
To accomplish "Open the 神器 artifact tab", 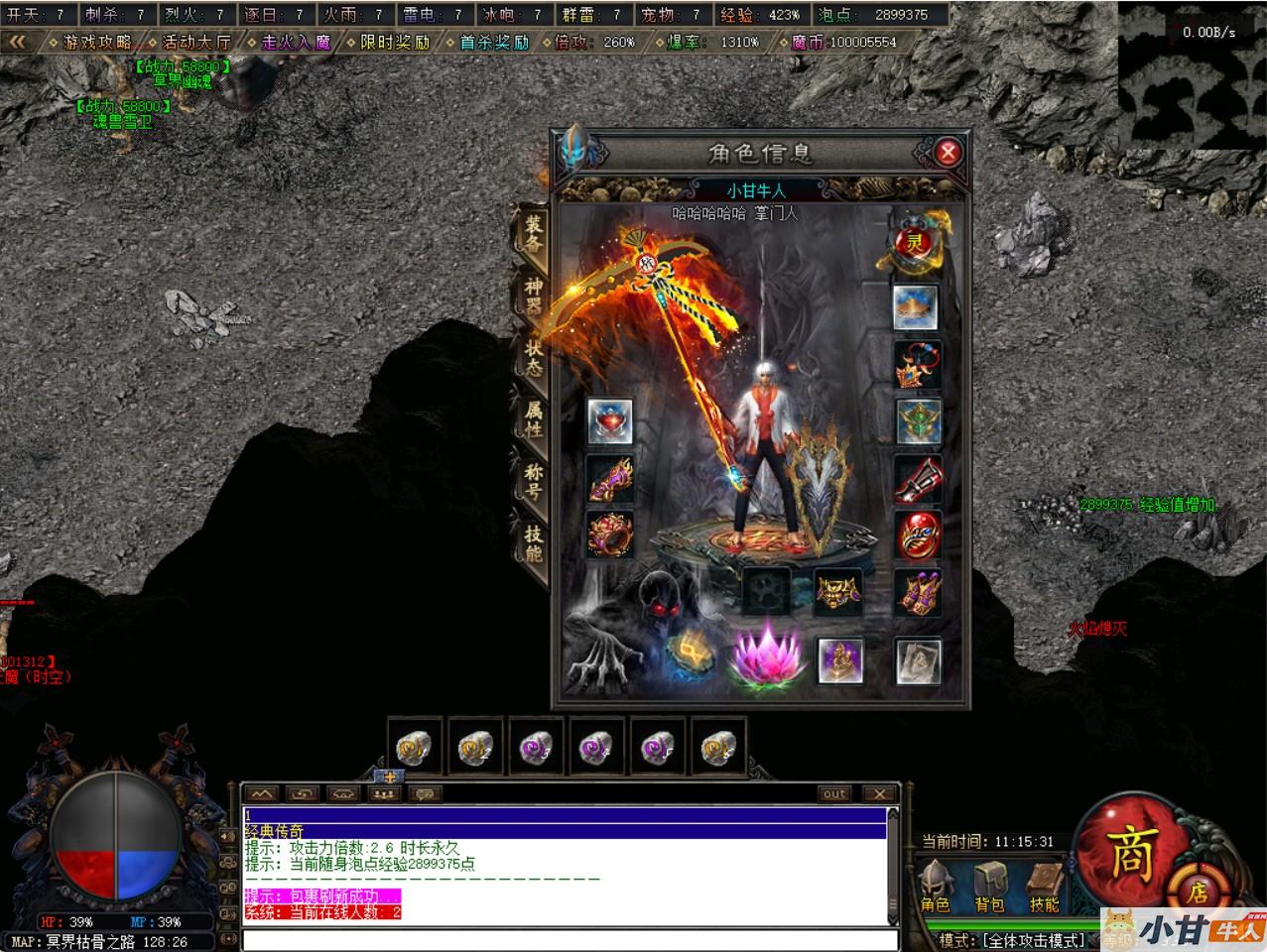I will click(x=534, y=296).
